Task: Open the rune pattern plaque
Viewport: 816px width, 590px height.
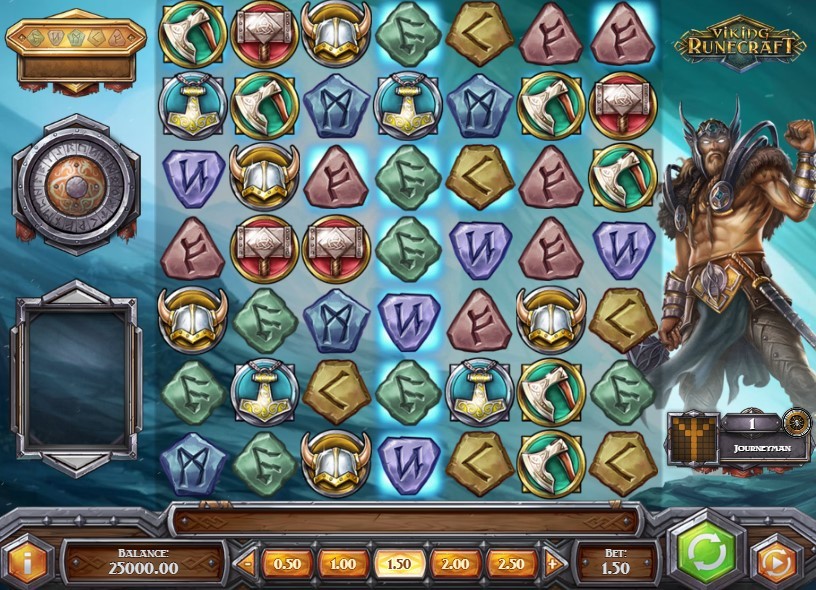Action: click(76, 48)
